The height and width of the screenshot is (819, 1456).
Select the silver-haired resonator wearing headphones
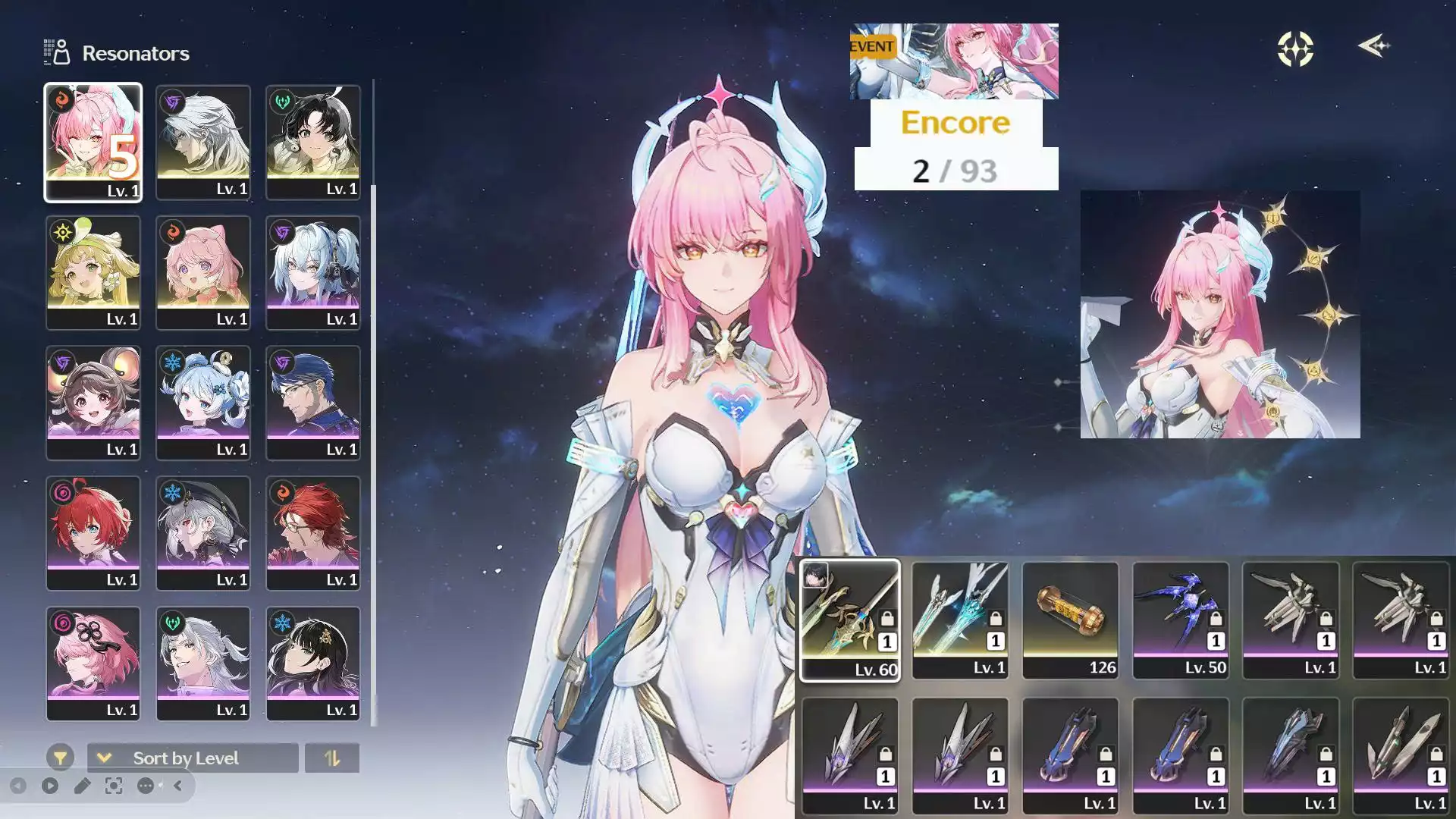[x=312, y=272]
